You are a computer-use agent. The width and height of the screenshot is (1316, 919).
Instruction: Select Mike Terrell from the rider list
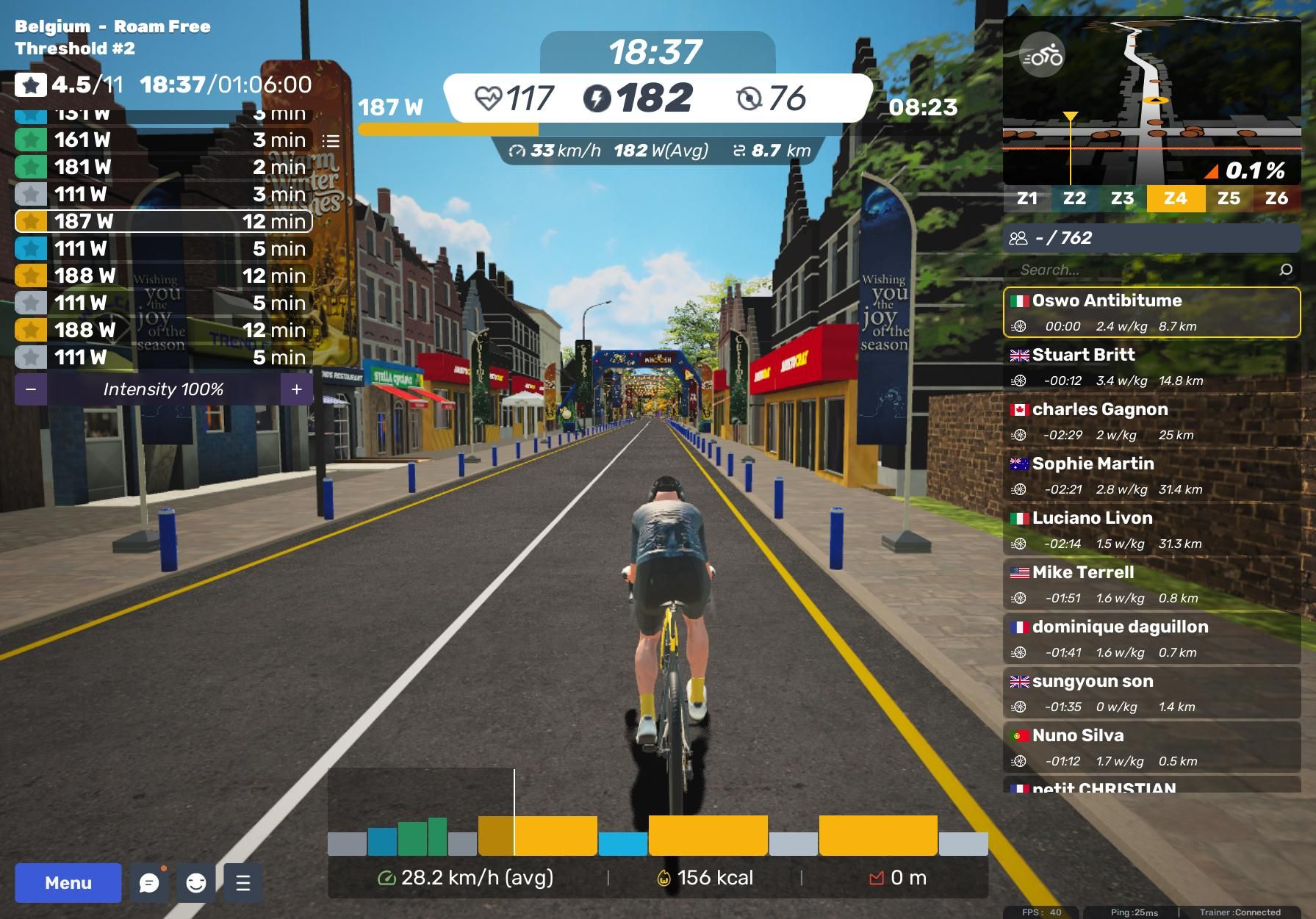click(1151, 584)
